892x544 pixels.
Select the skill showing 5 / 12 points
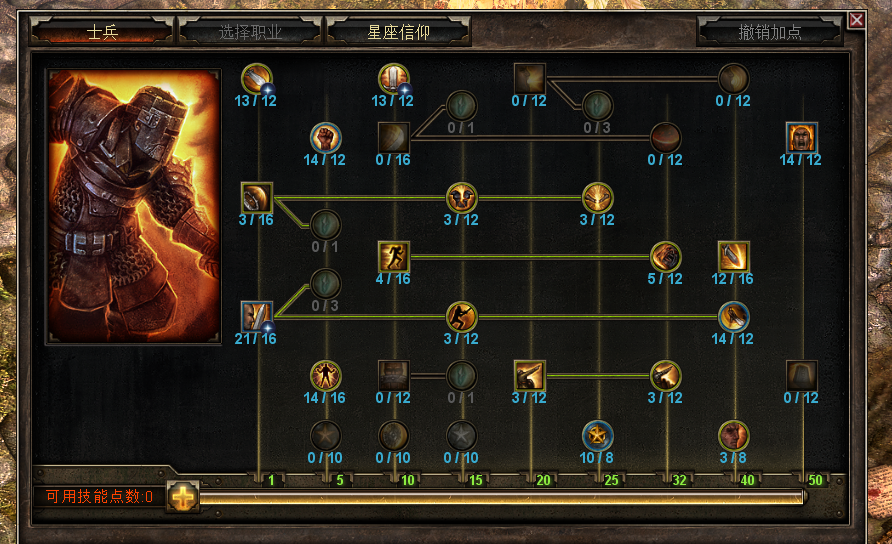[666, 256]
